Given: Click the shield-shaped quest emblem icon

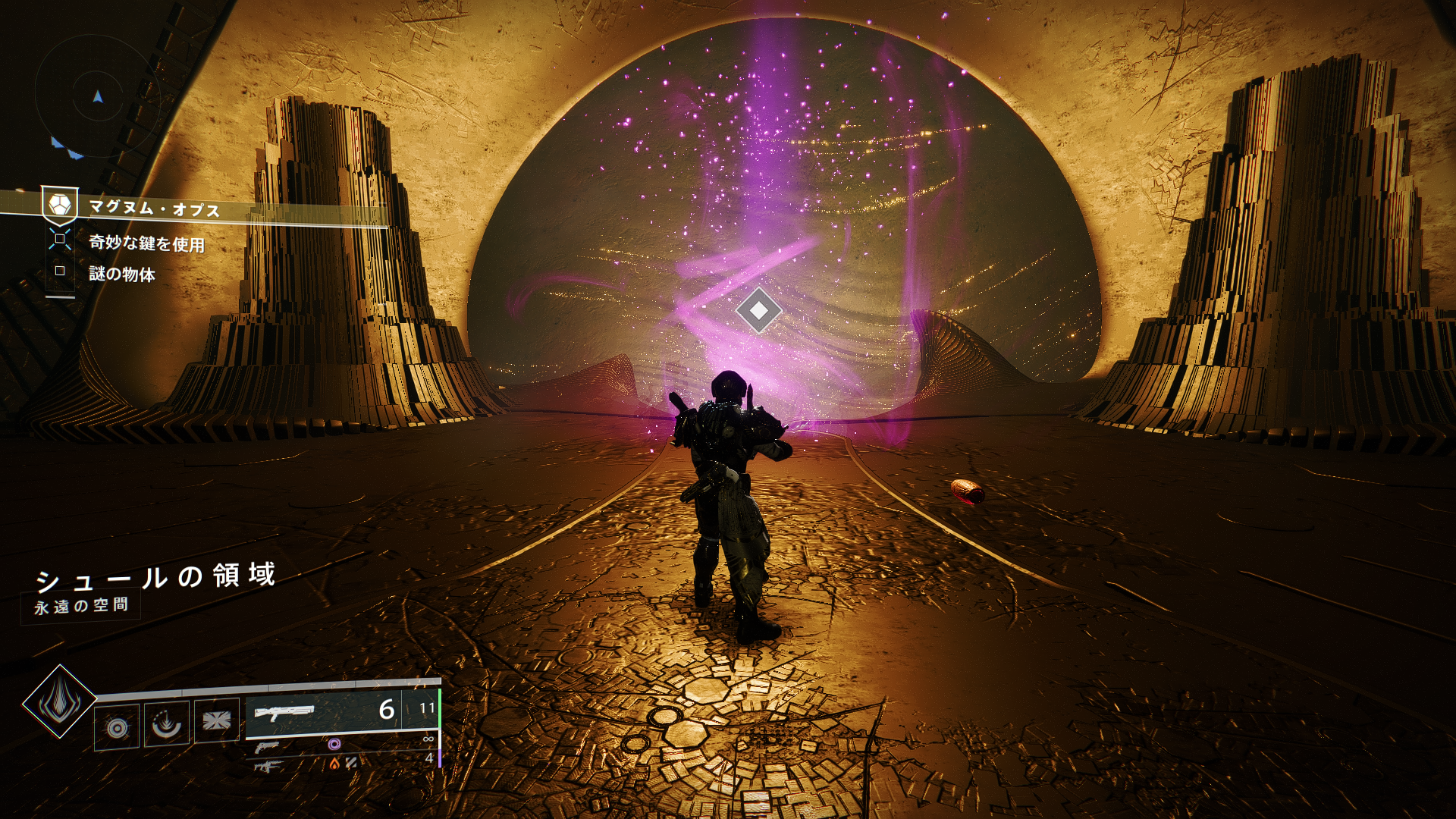Looking at the screenshot, I should [60, 205].
